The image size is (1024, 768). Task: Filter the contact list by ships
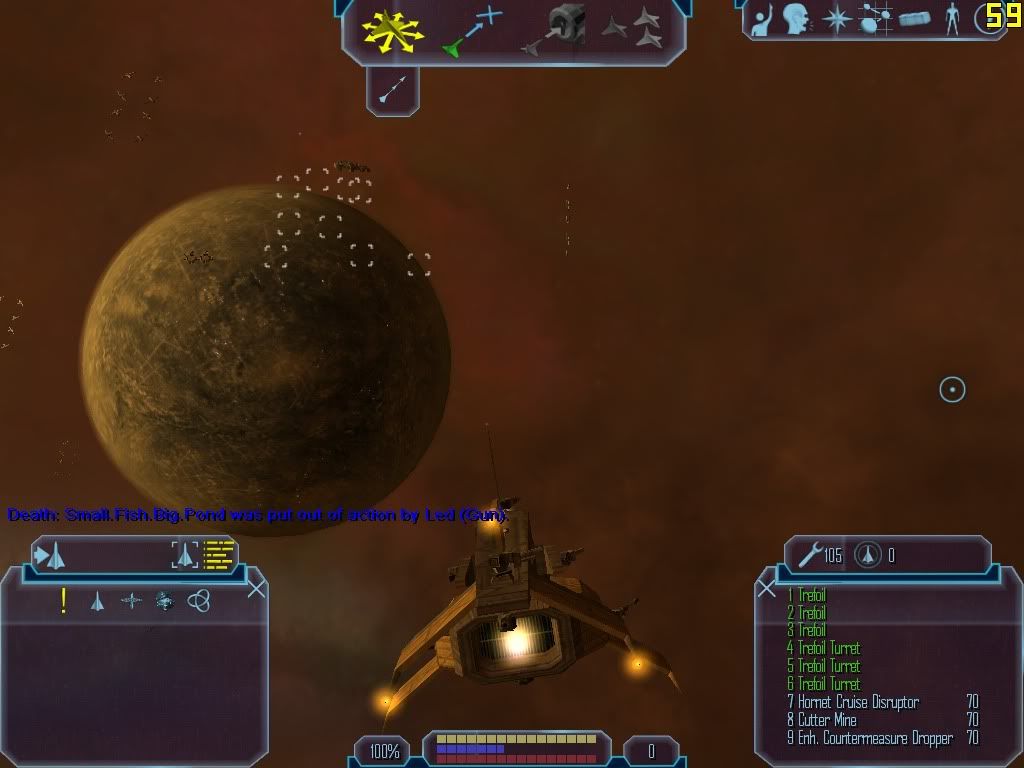(x=97, y=601)
